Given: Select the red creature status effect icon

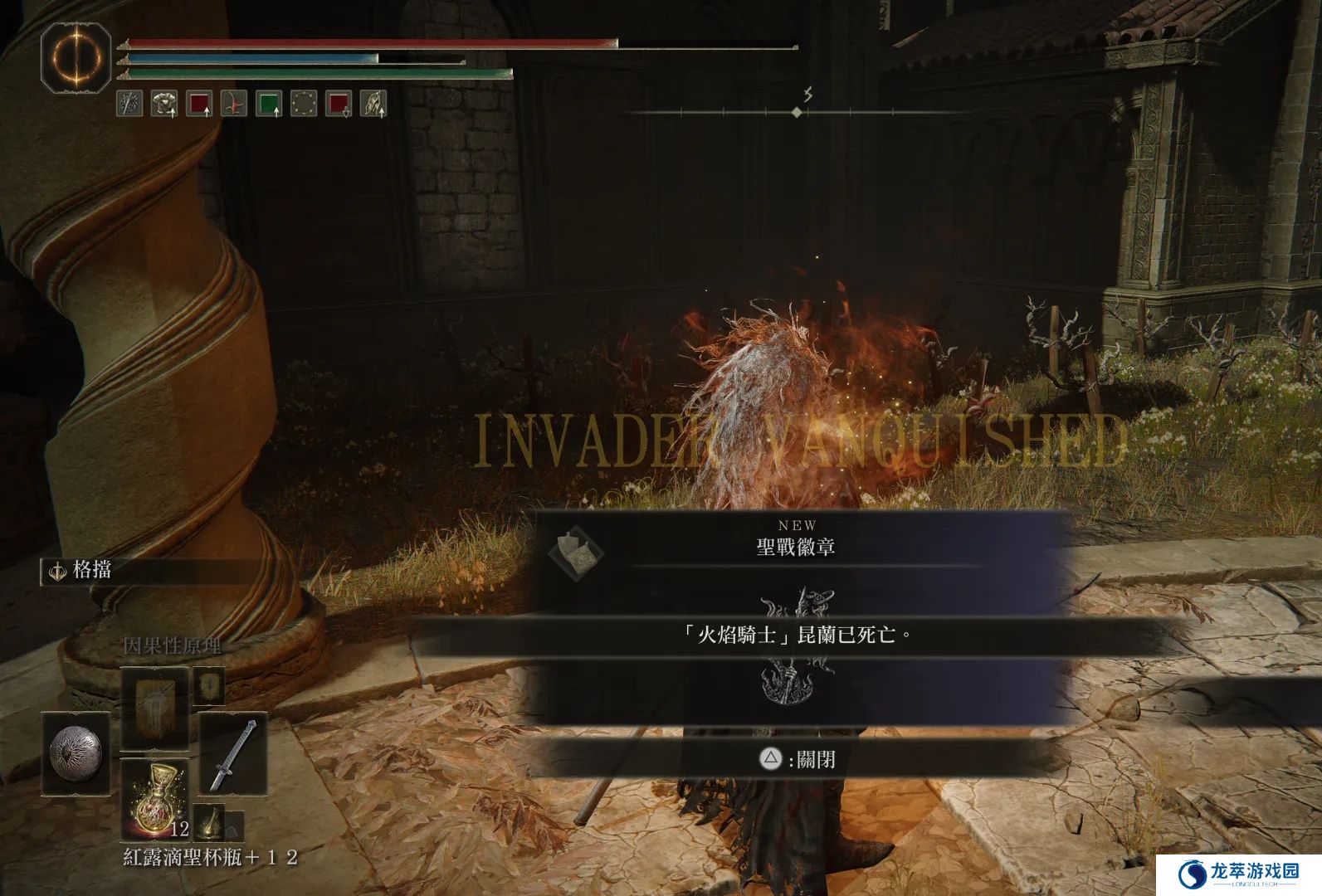Looking at the screenshot, I should tap(234, 104).
